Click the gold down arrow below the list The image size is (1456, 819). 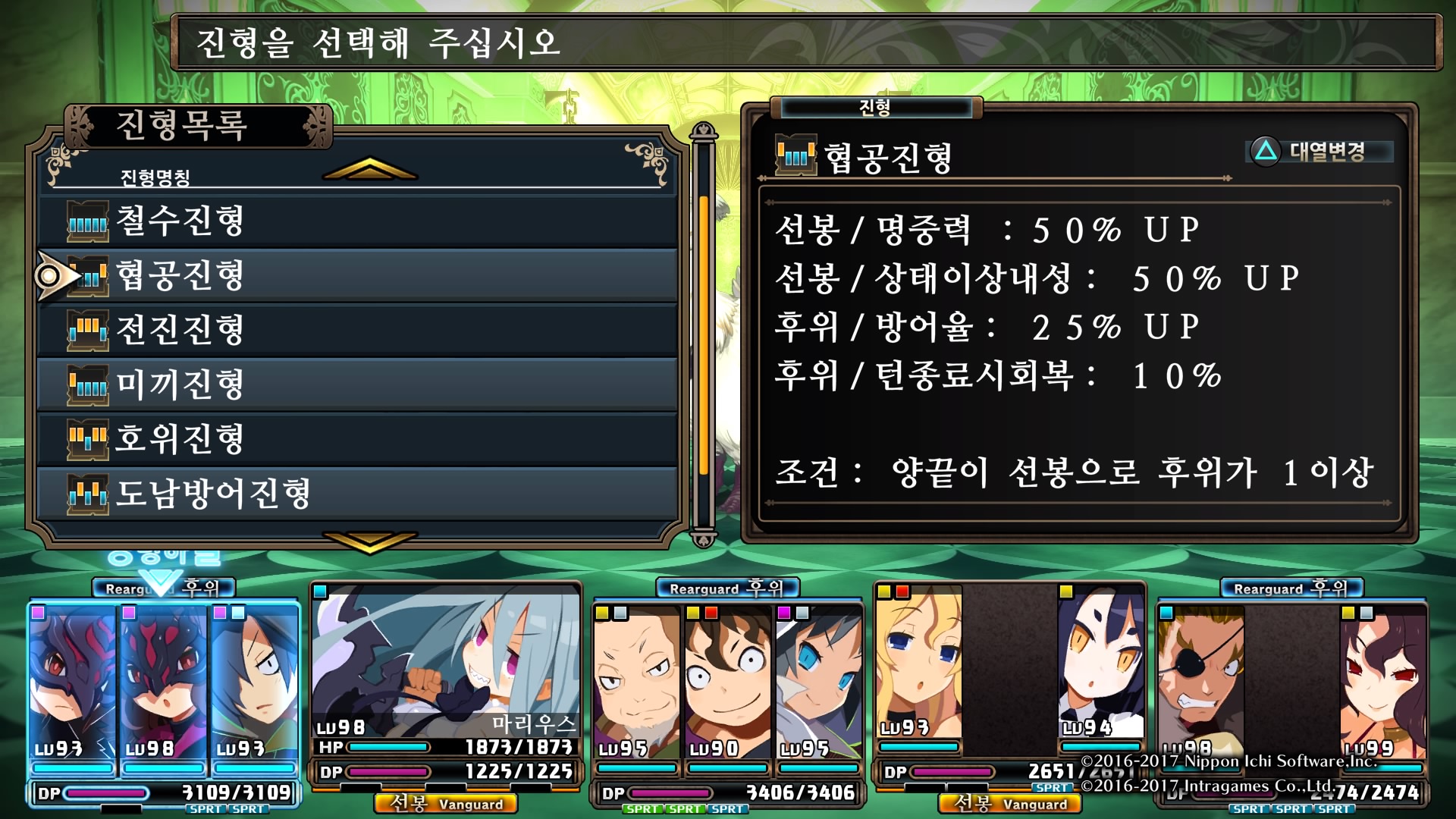369,541
